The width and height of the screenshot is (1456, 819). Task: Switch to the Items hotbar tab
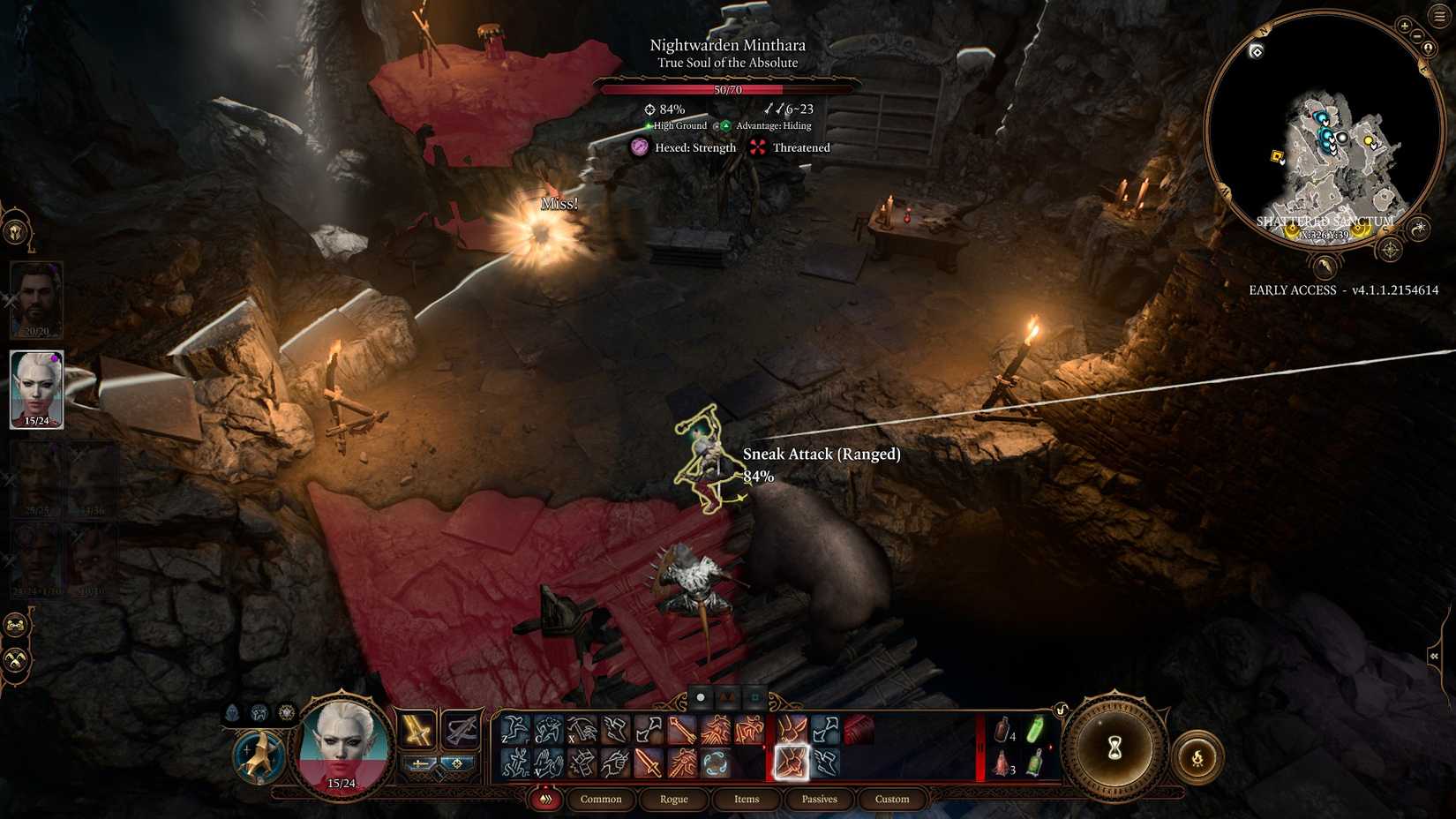point(746,800)
